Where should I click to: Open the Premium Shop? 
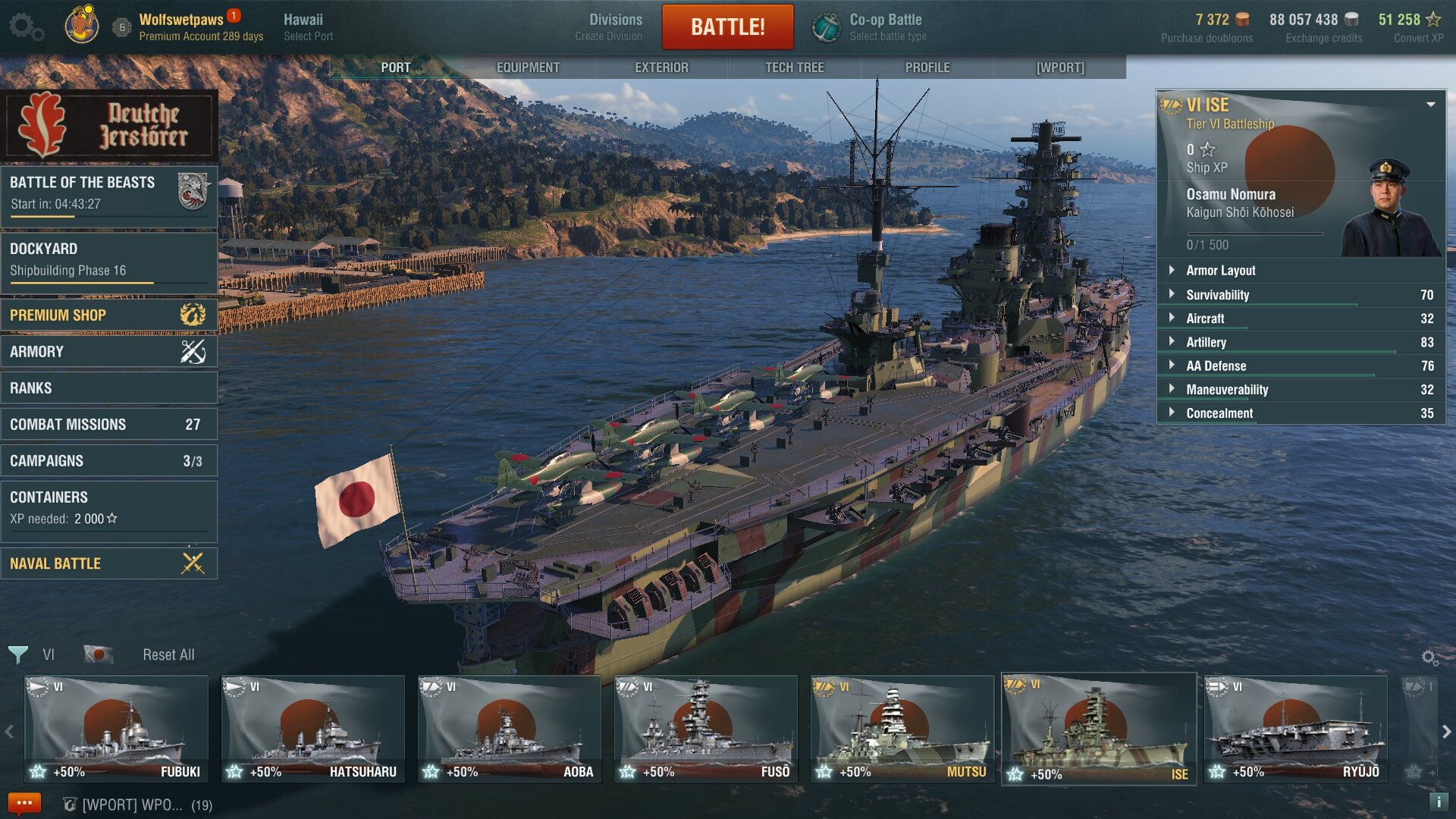(108, 315)
